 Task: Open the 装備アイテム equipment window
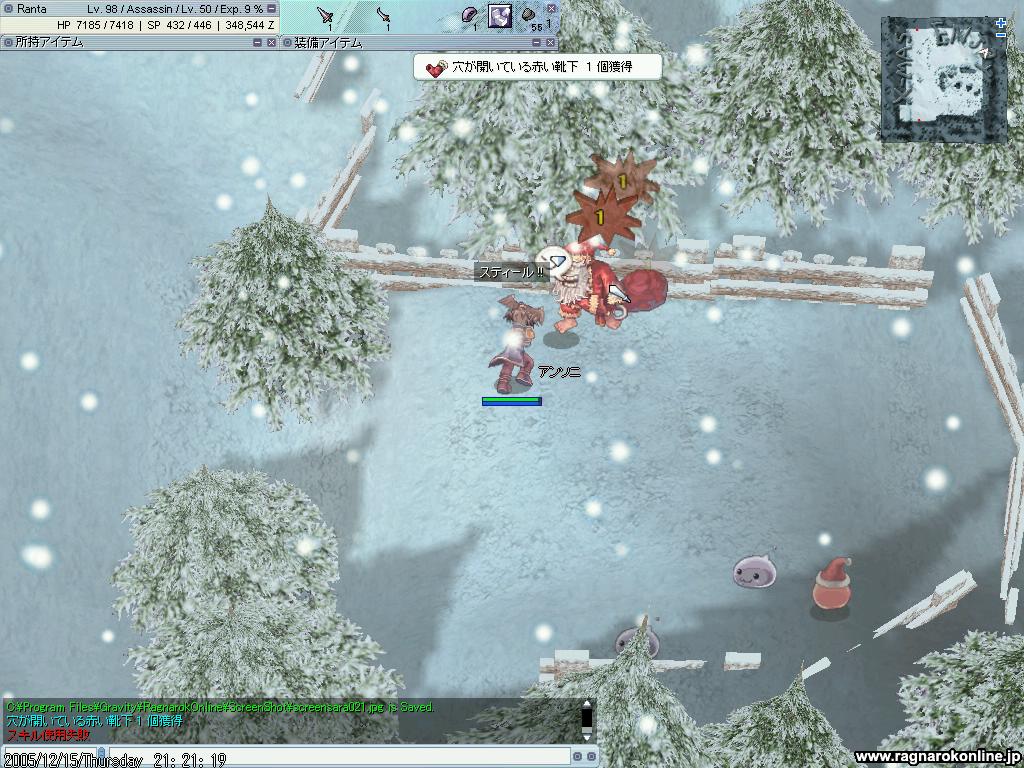pos(329,43)
